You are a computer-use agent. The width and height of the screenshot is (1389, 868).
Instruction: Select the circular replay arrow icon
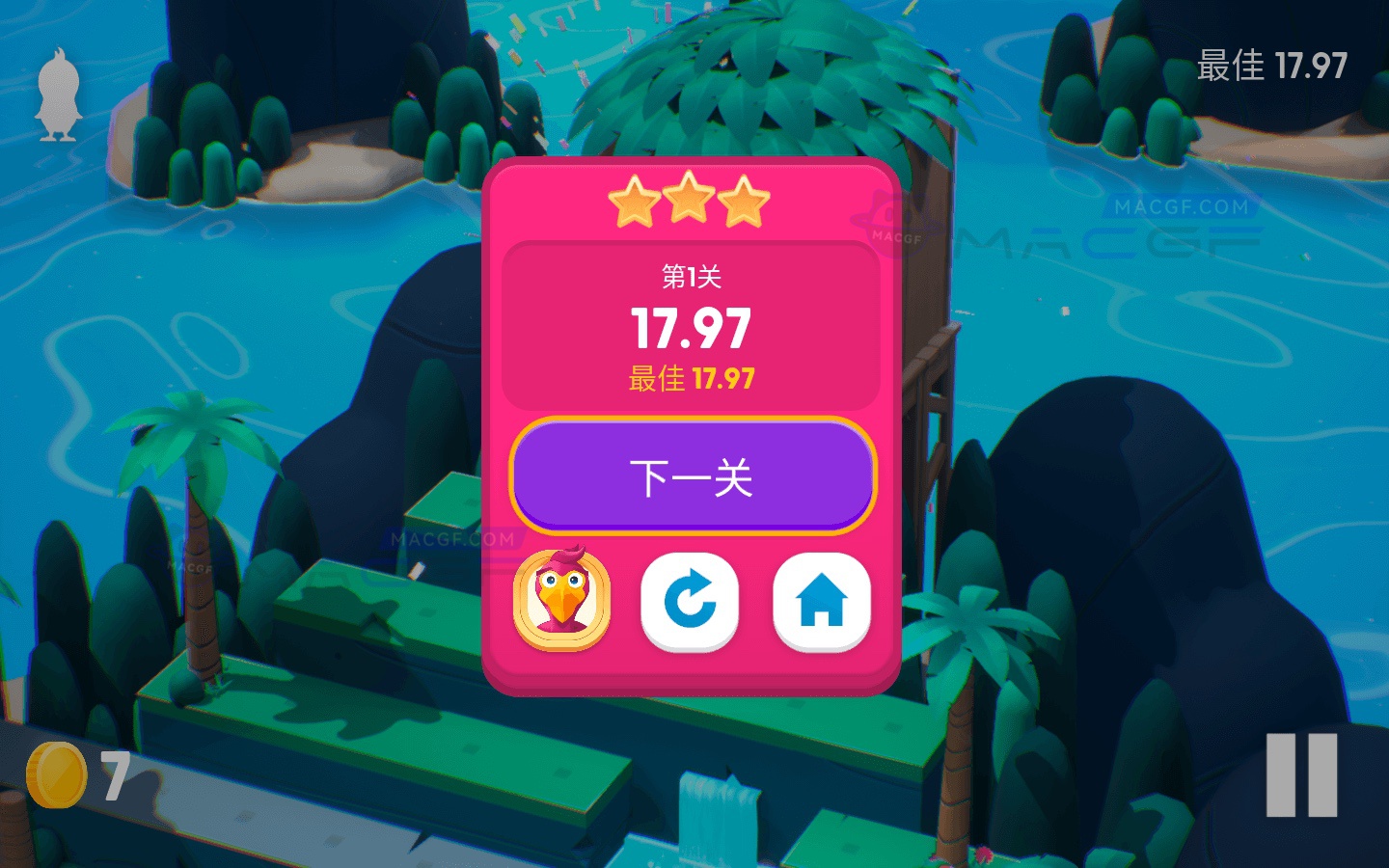(690, 600)
